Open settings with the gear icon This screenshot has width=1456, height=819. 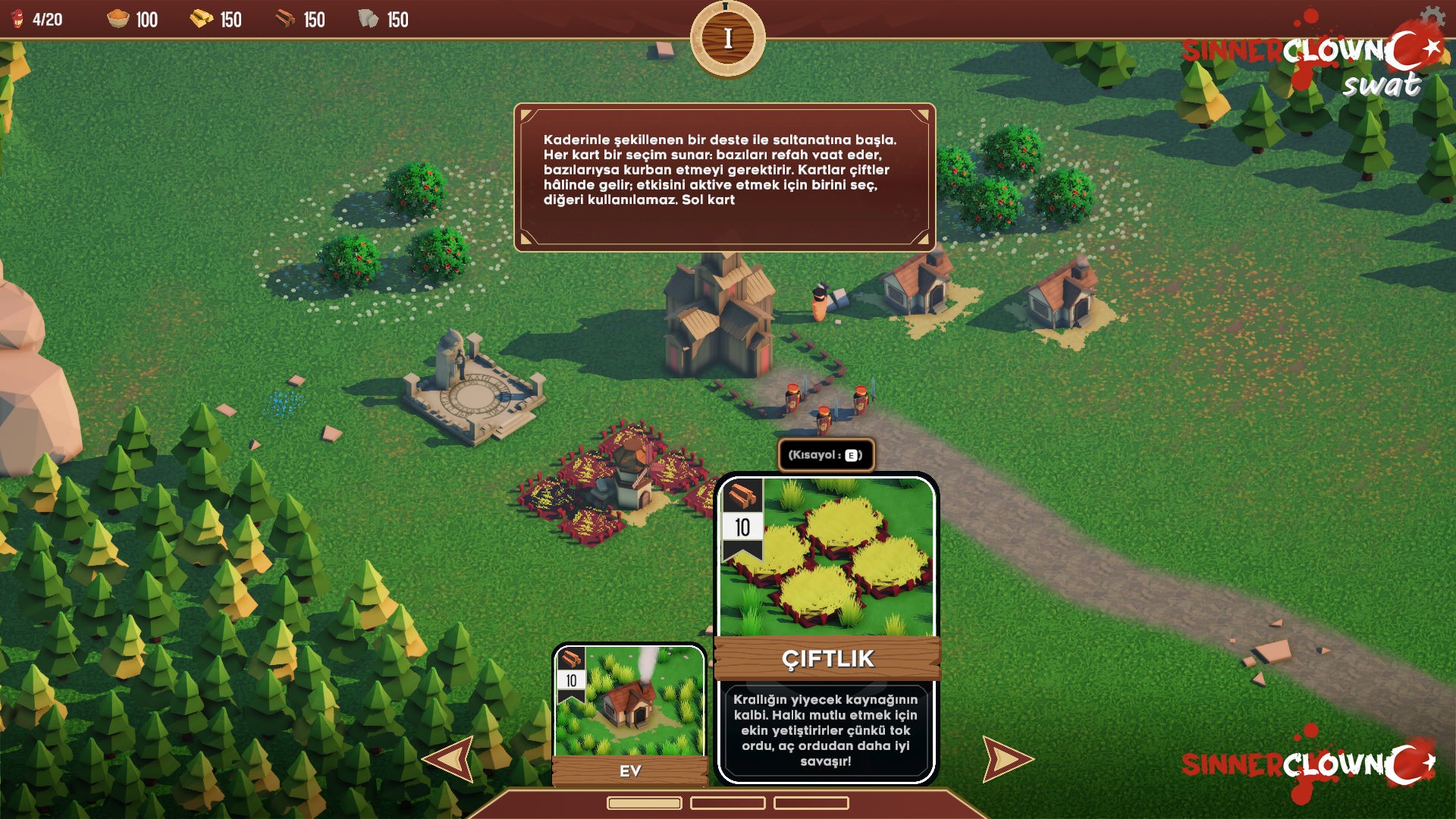(1431, 17)
